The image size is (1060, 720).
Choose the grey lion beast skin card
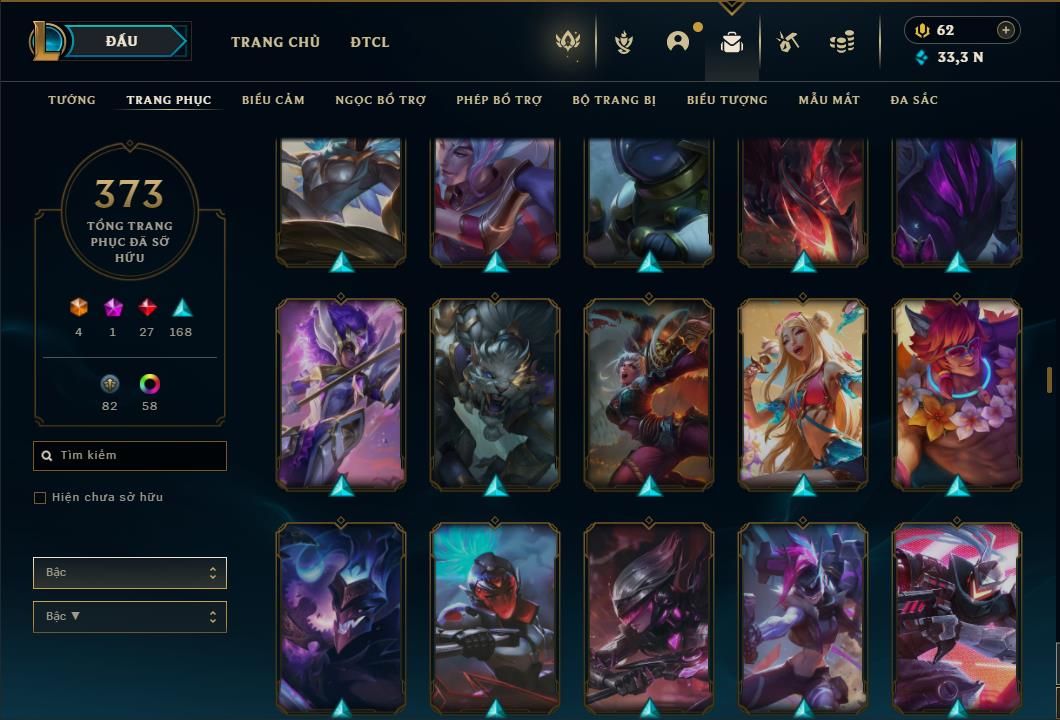click(x=495, y=393)
